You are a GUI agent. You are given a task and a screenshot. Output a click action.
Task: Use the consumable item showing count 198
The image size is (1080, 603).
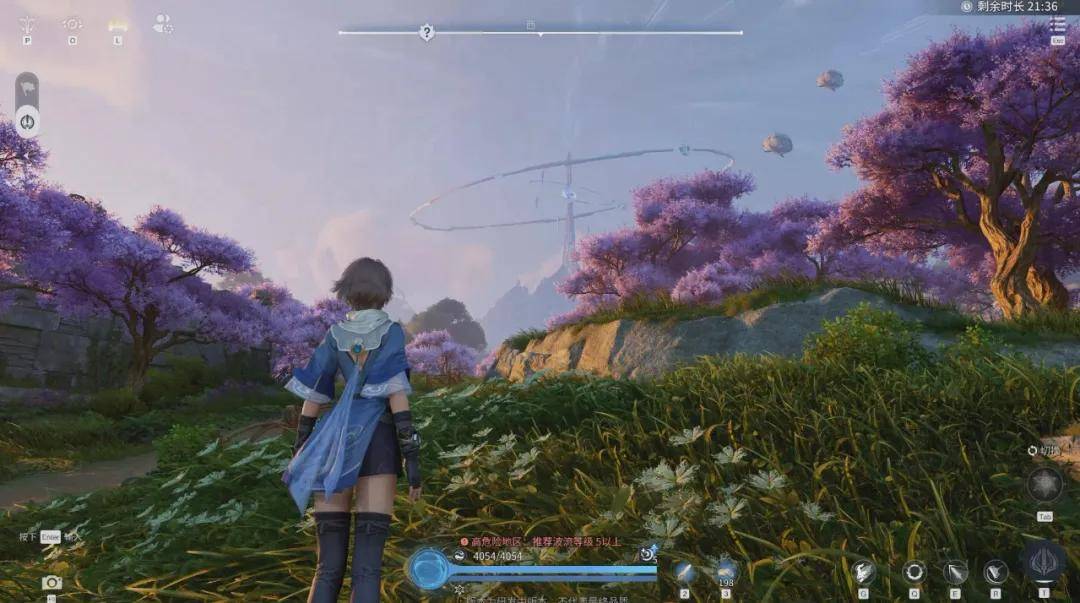coord(727,569)
